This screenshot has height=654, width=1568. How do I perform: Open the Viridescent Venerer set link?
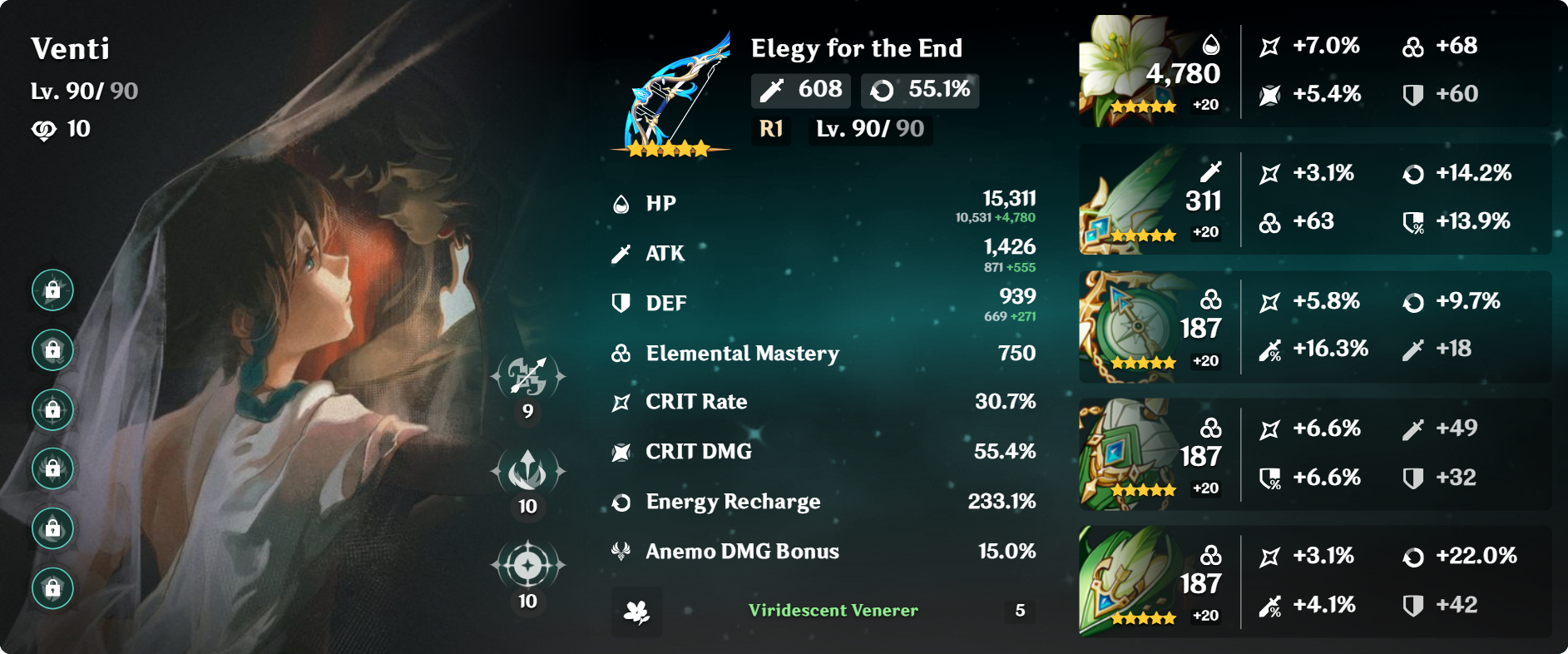pyautogui.click(x=832, y=612)
